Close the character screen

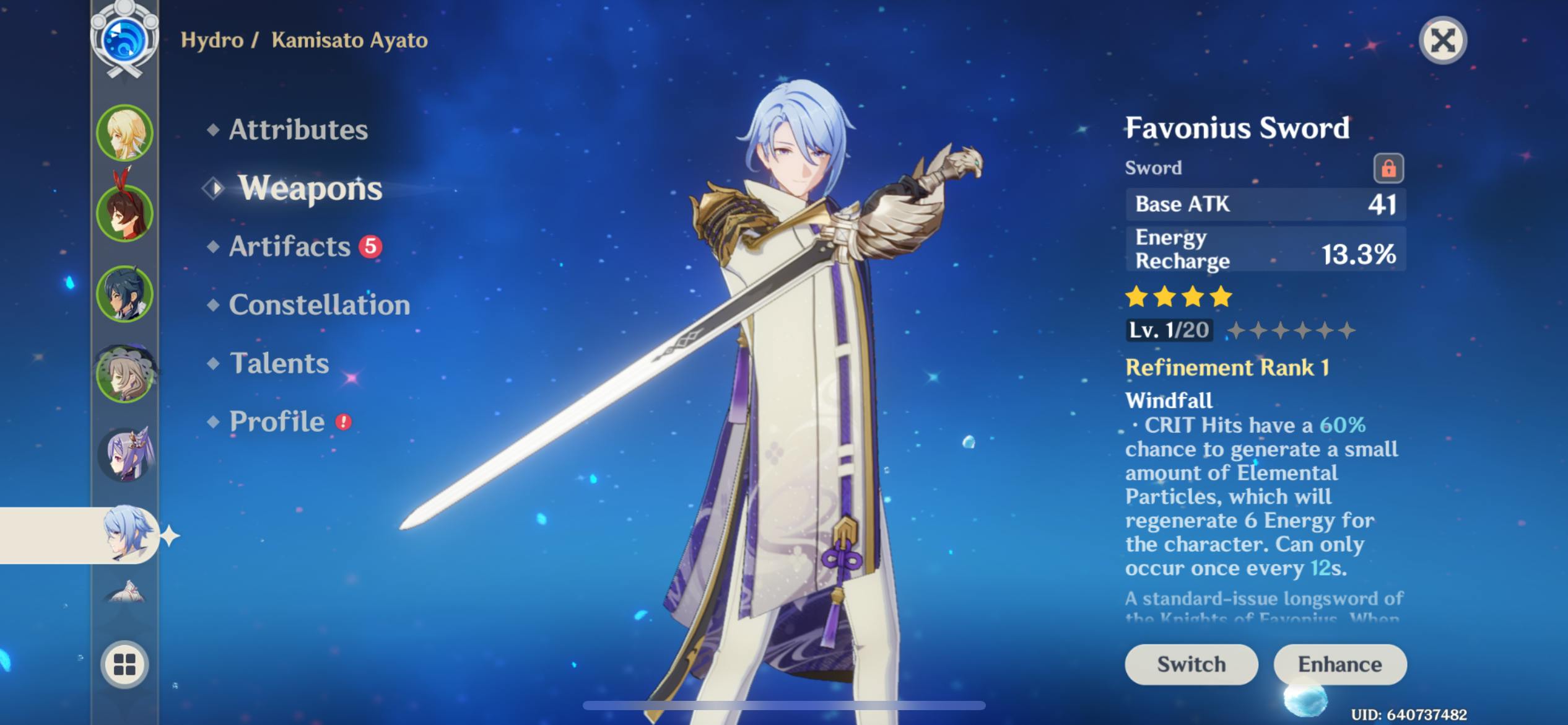(x=1442, y=42)
